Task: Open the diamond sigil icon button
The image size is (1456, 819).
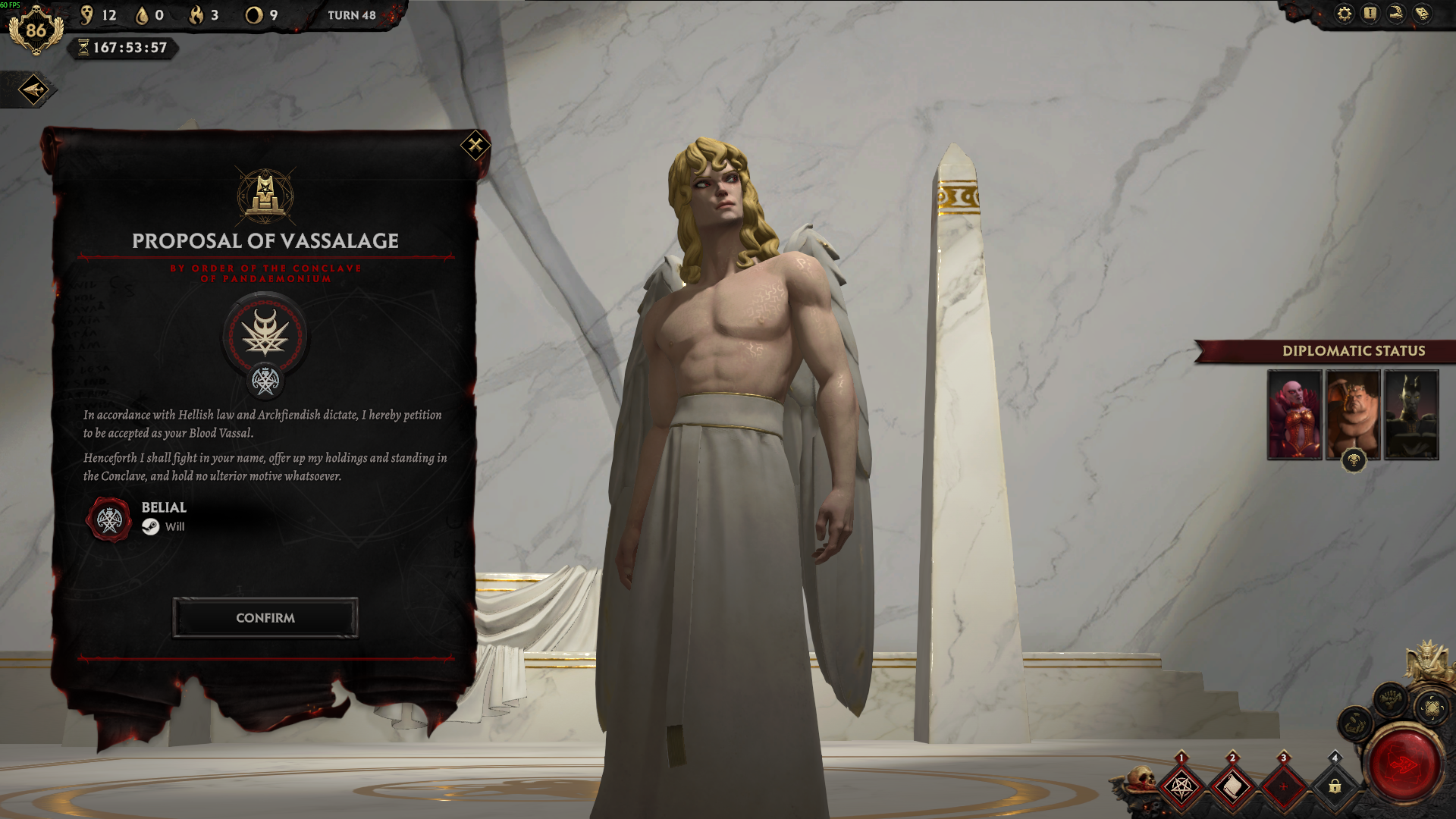Action: coord(1432,708)
